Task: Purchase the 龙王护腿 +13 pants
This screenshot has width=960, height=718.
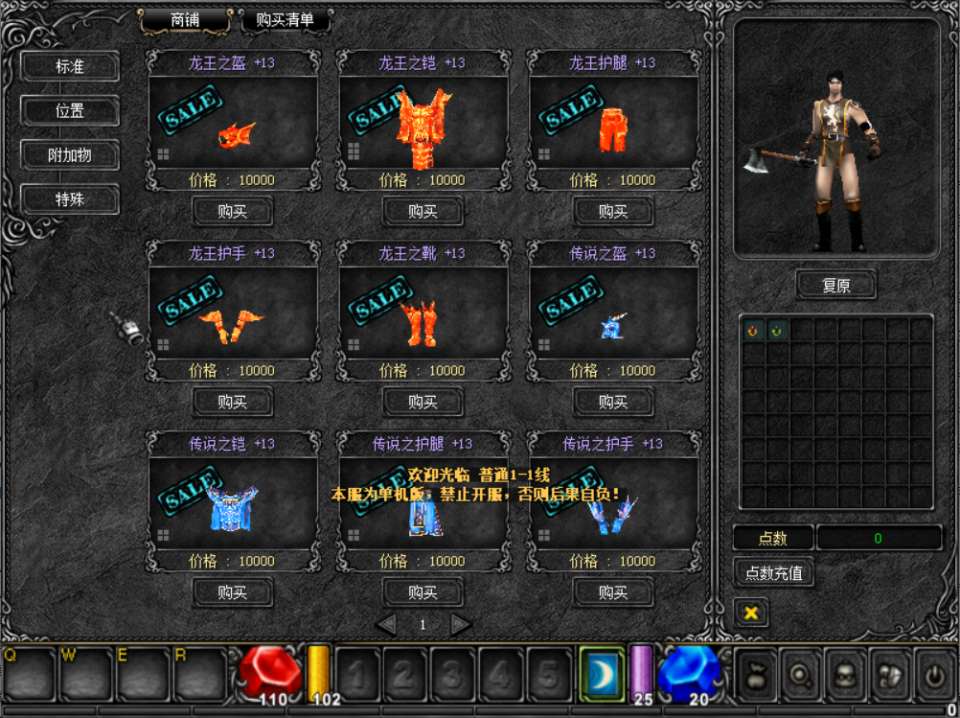Action: pos(613,211)
